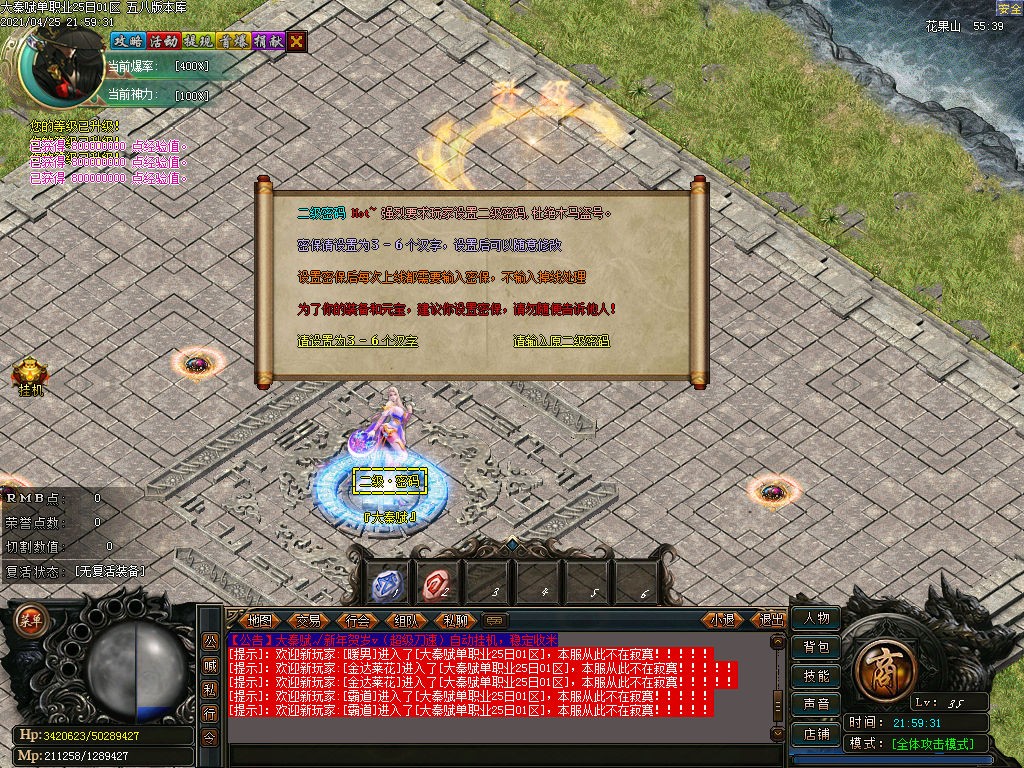Open the 组队 team button

tap(405, 620)
